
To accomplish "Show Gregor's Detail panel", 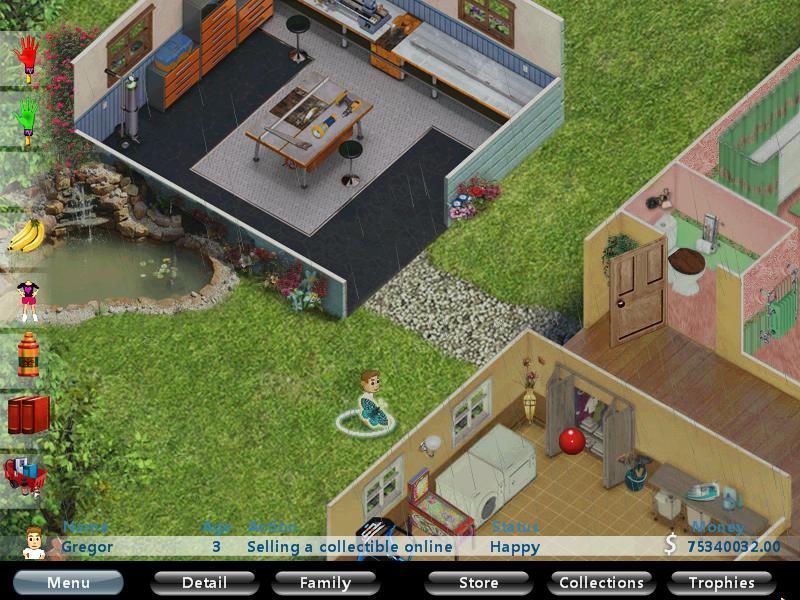I will (204, 582).
